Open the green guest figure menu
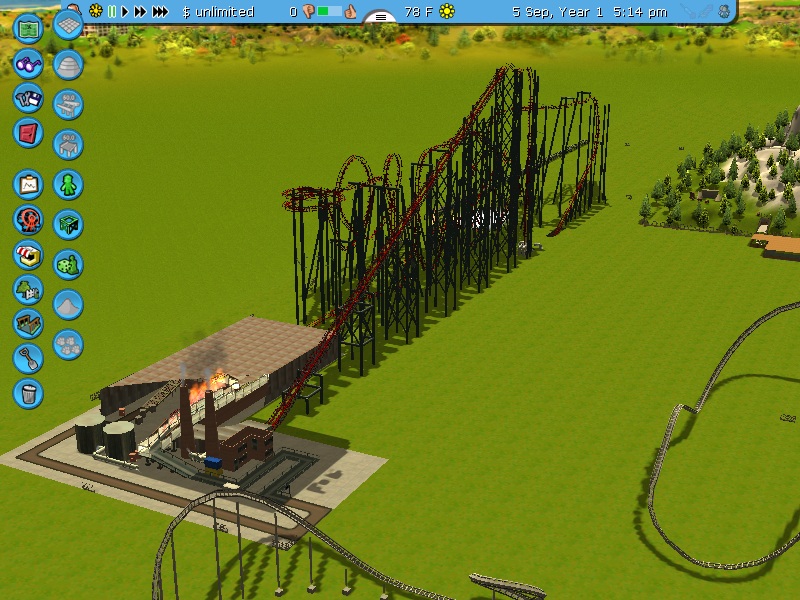 pyautogui.click(x=68, y=185)
